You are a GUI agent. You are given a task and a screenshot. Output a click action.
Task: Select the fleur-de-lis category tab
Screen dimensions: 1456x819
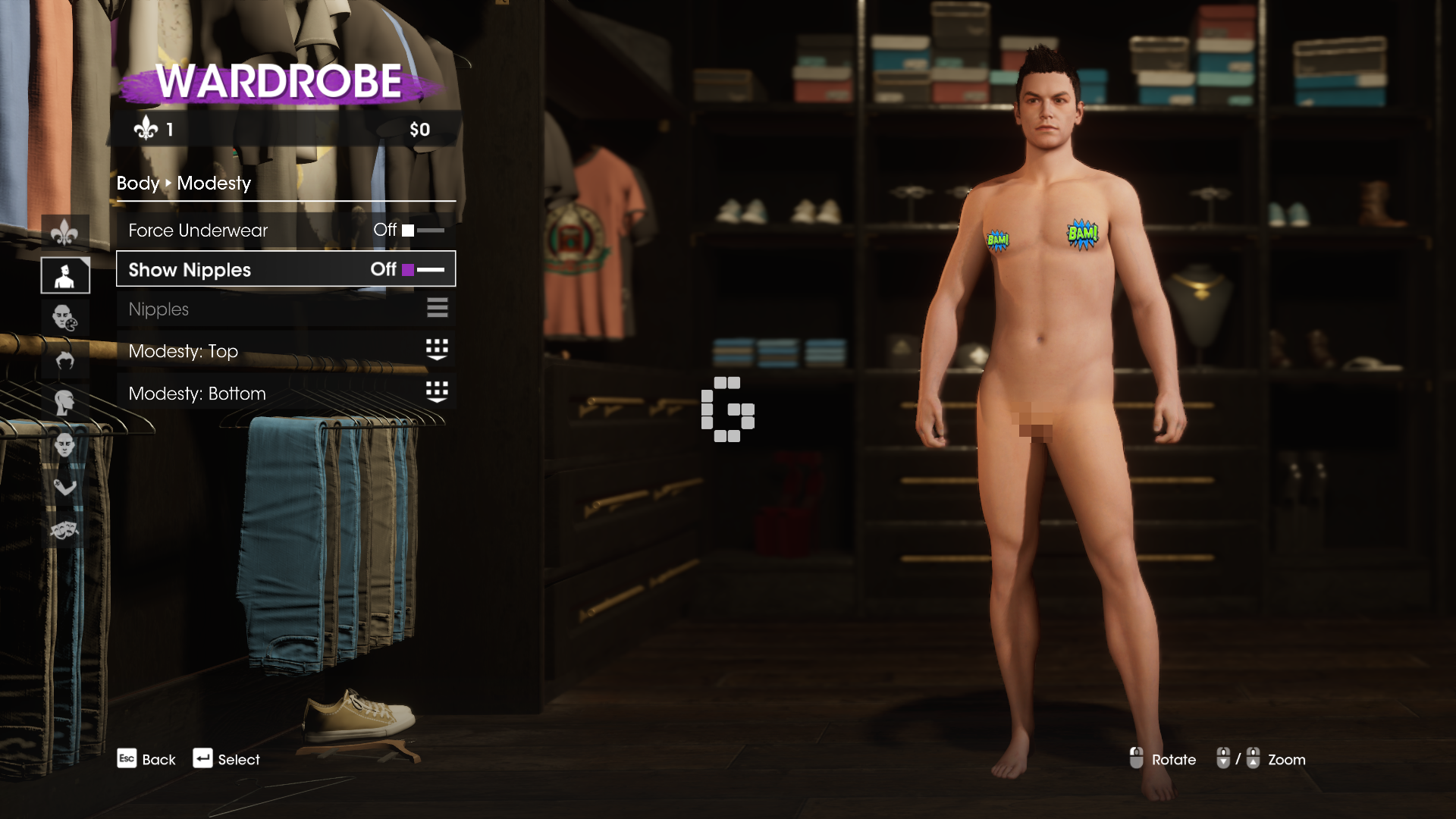64,233
